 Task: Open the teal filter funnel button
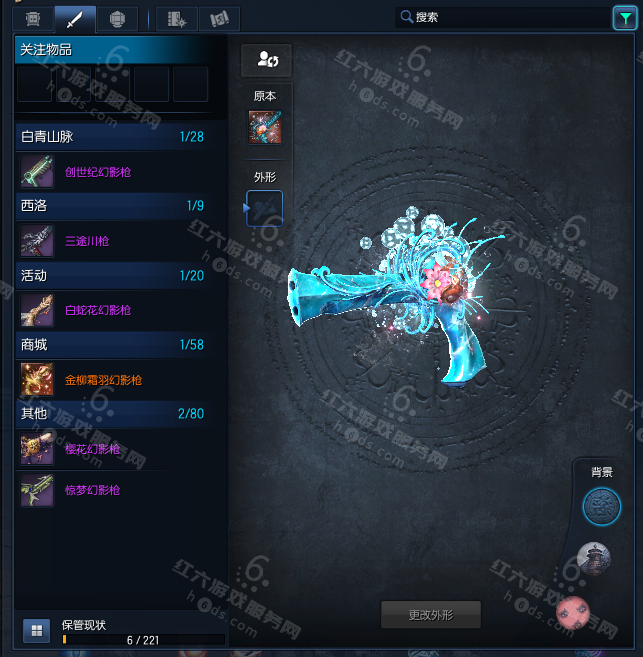622,17
